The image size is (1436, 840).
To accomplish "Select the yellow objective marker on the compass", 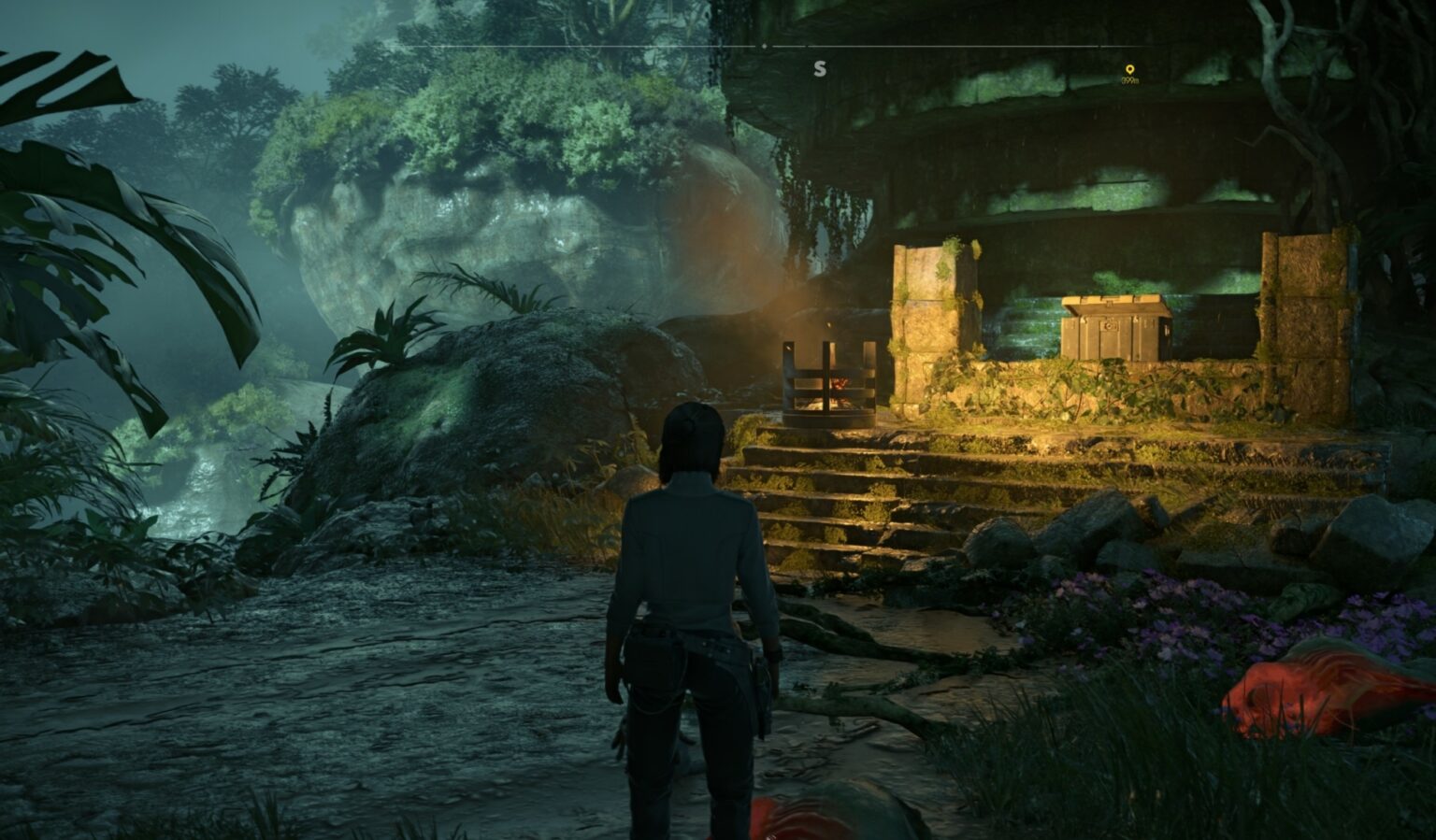I will (x=1129, y=70).
